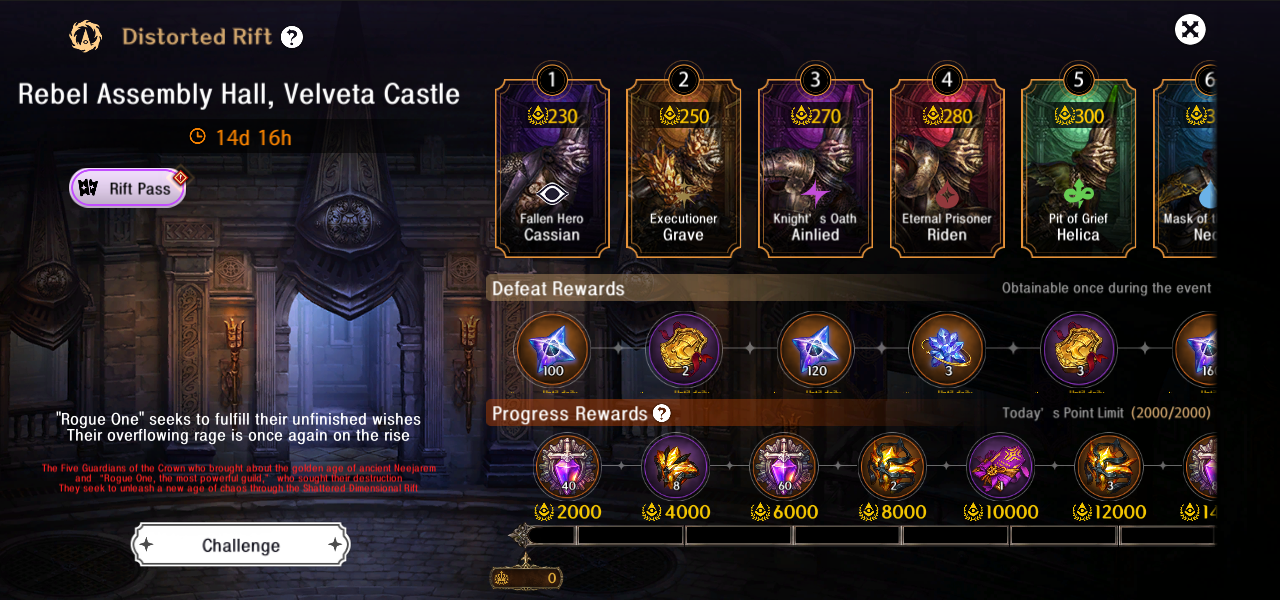The height and width of the screenshot is (600, 1280).
Task: Inspect the 120 crystal defeat reward
Action: tap(815, 350)
